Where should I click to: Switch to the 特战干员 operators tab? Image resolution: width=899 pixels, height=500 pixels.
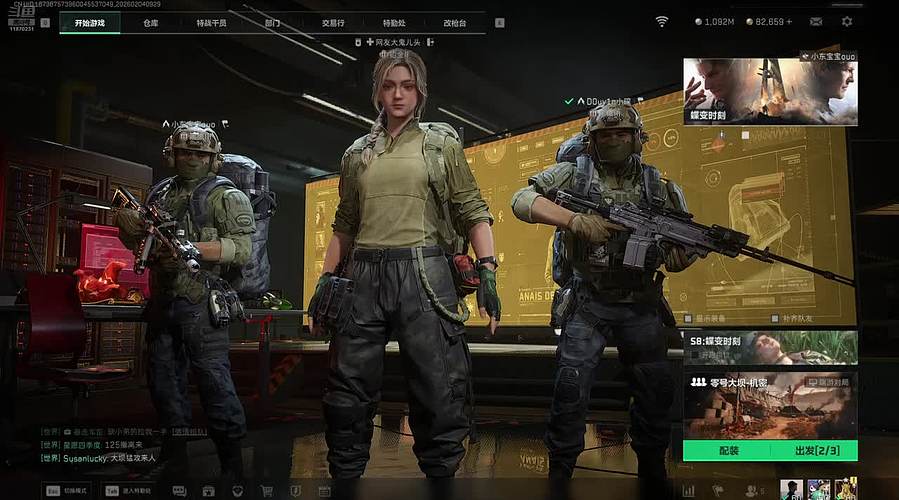coord(211,22)
